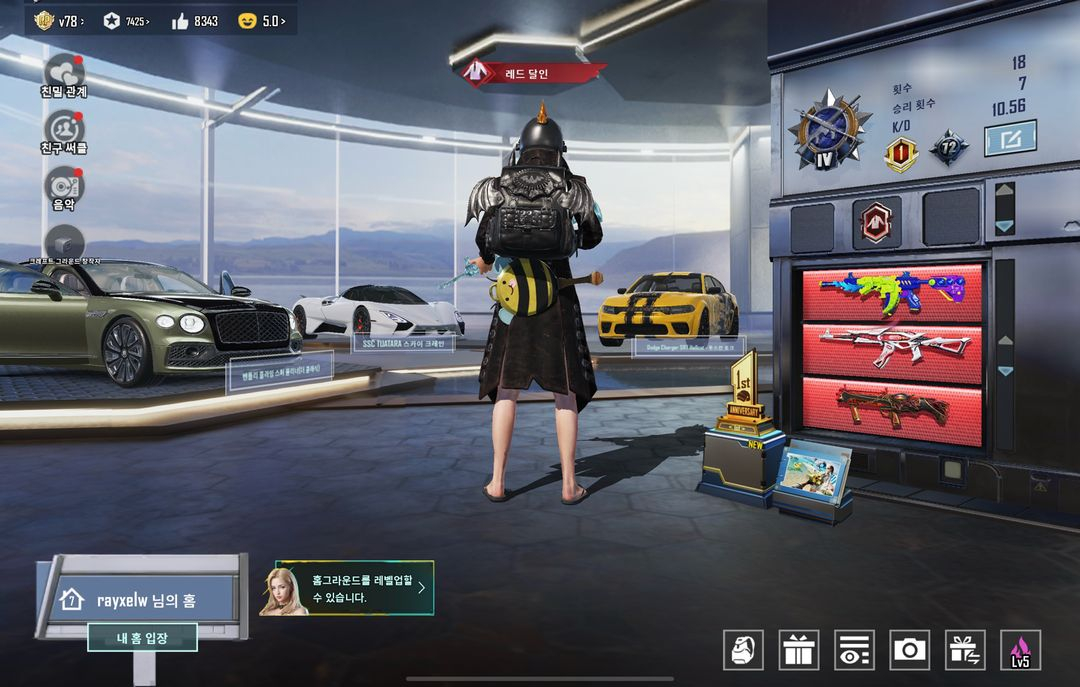Open the gift exchange icon
1080x687 pixels.
point(965,650)
